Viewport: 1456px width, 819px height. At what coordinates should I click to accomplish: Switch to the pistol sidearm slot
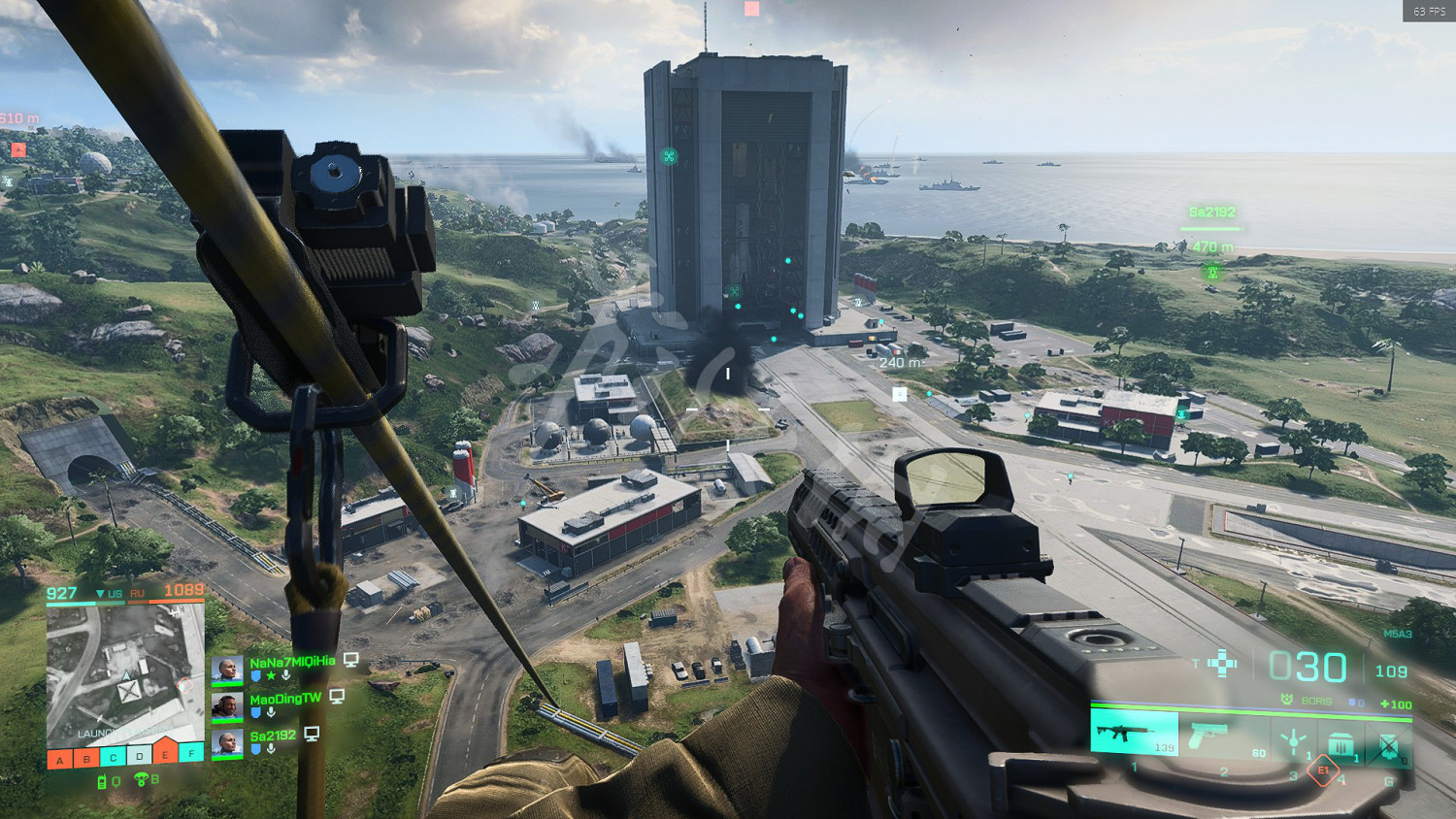[x=1213, y=736]
